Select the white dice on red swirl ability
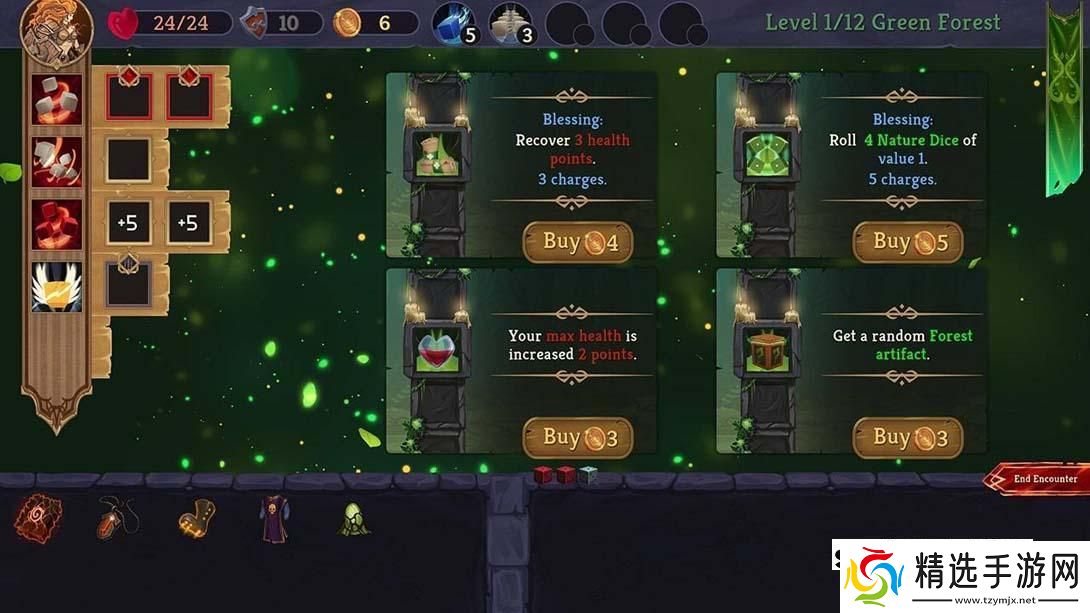Image resolution: width=1090 pixels, height=613 pixels. [57, 100]
